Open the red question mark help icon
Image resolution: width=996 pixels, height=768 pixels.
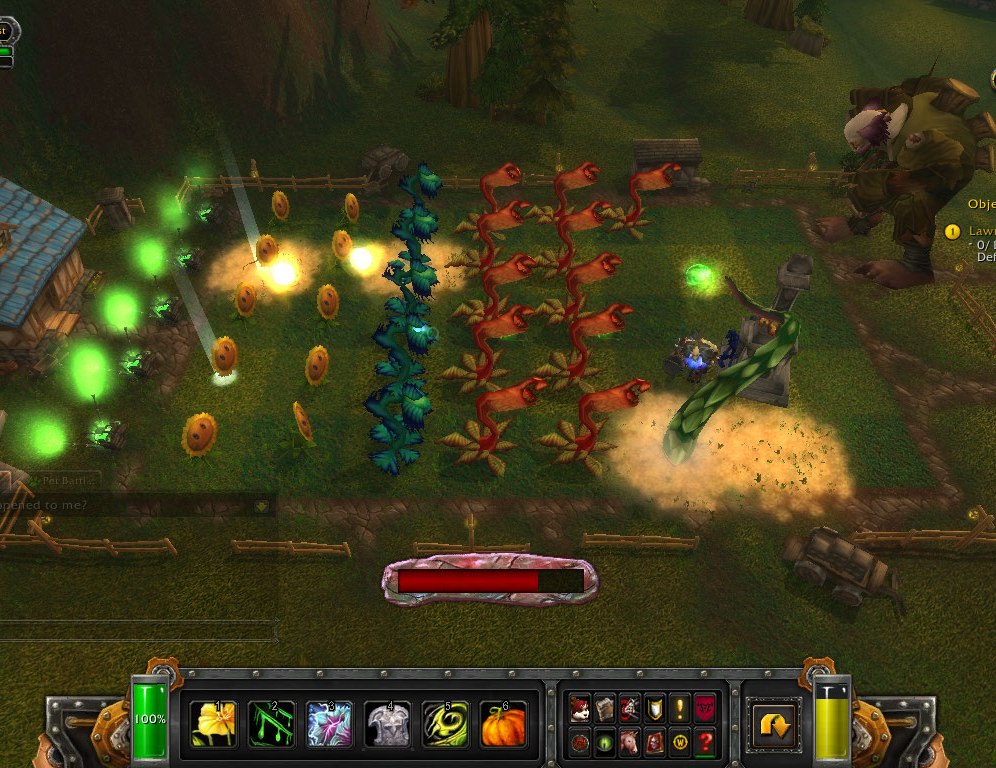point(705,742)
